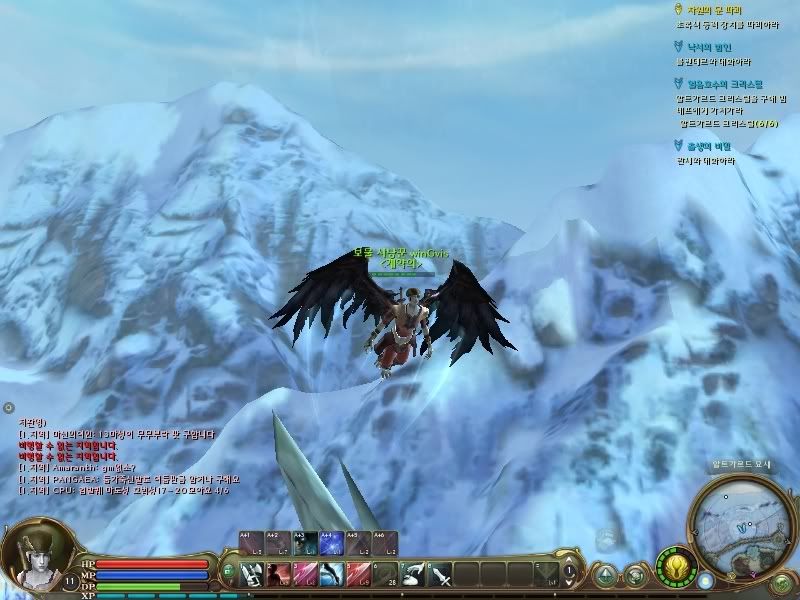Image resolution: width=800 pixels, height=600 pixels.
Task: Click the small blue orb beside minimap
Action: (x=706, y=580)
